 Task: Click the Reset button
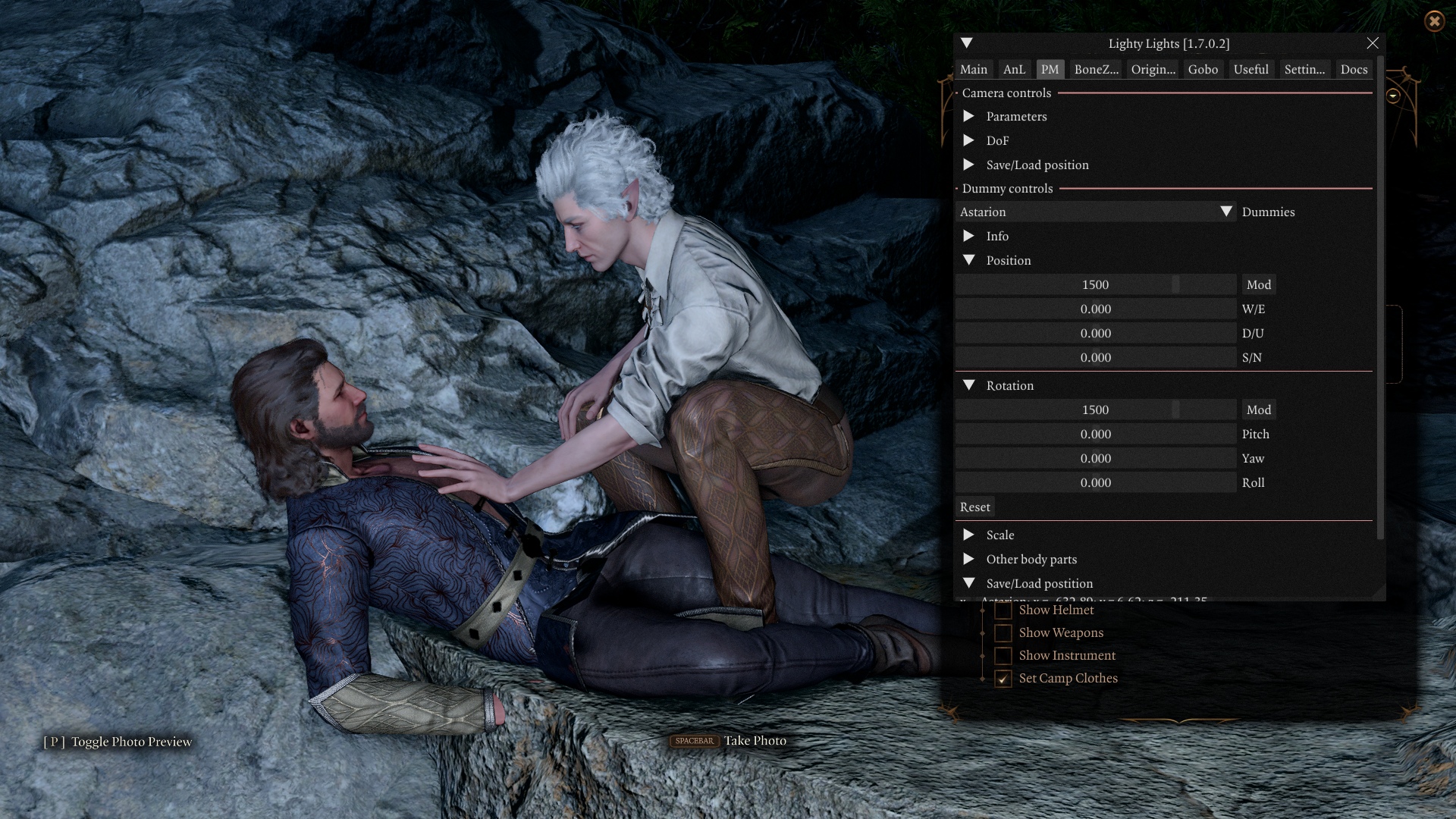[974, 507]
